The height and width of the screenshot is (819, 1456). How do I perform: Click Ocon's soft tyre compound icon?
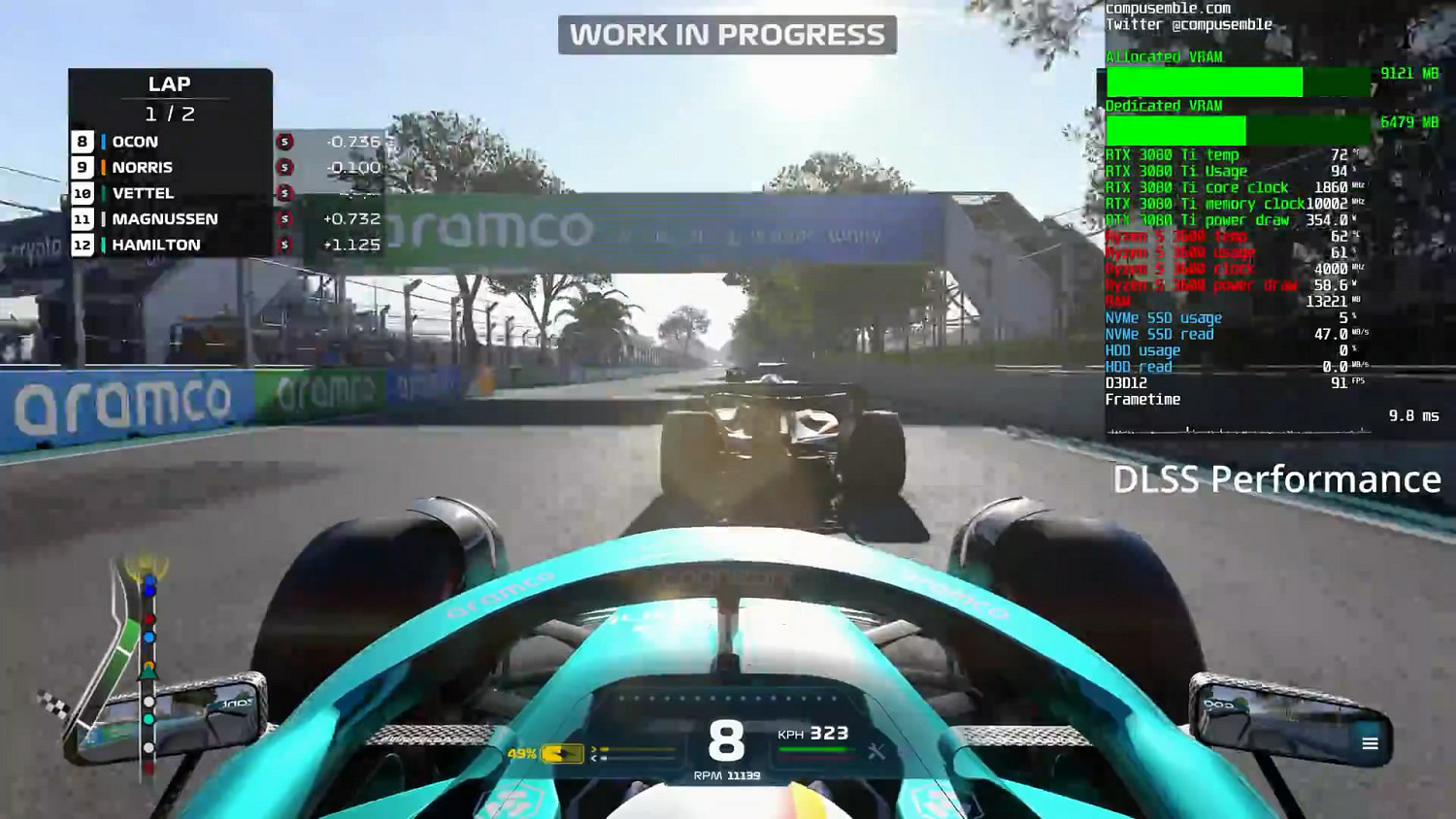(282, 142)
